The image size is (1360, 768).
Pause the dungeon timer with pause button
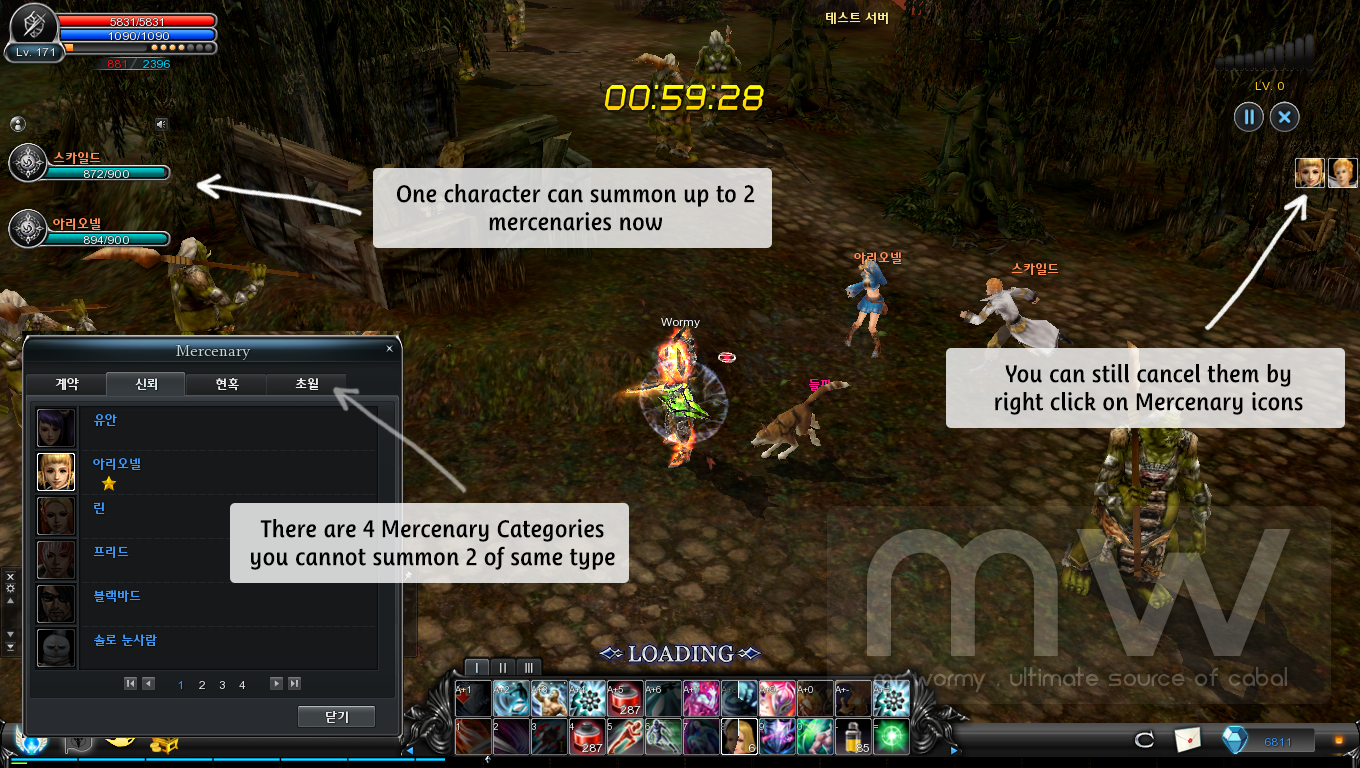click(1248, 117)
